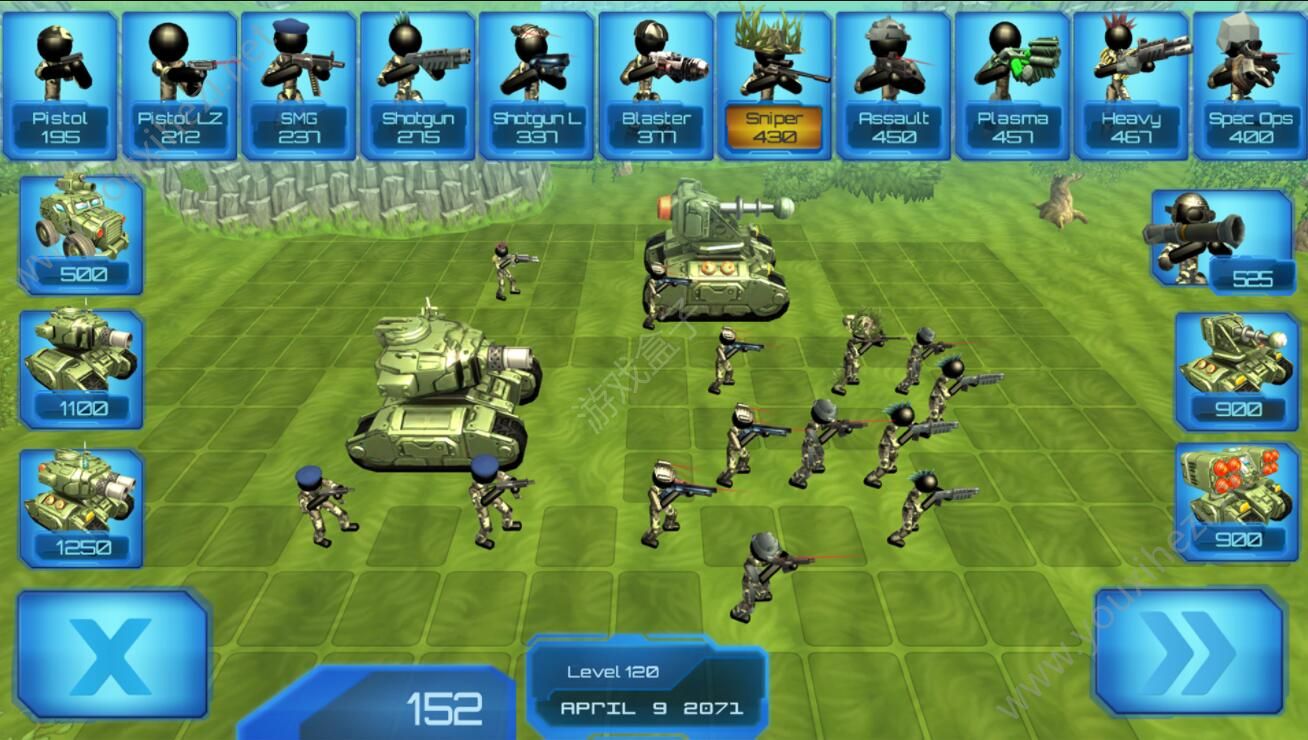Viewport: 1308px width, 740px height.
Task: Pick the 1250-cost twin-cannon tank
Action: [82, 507]
